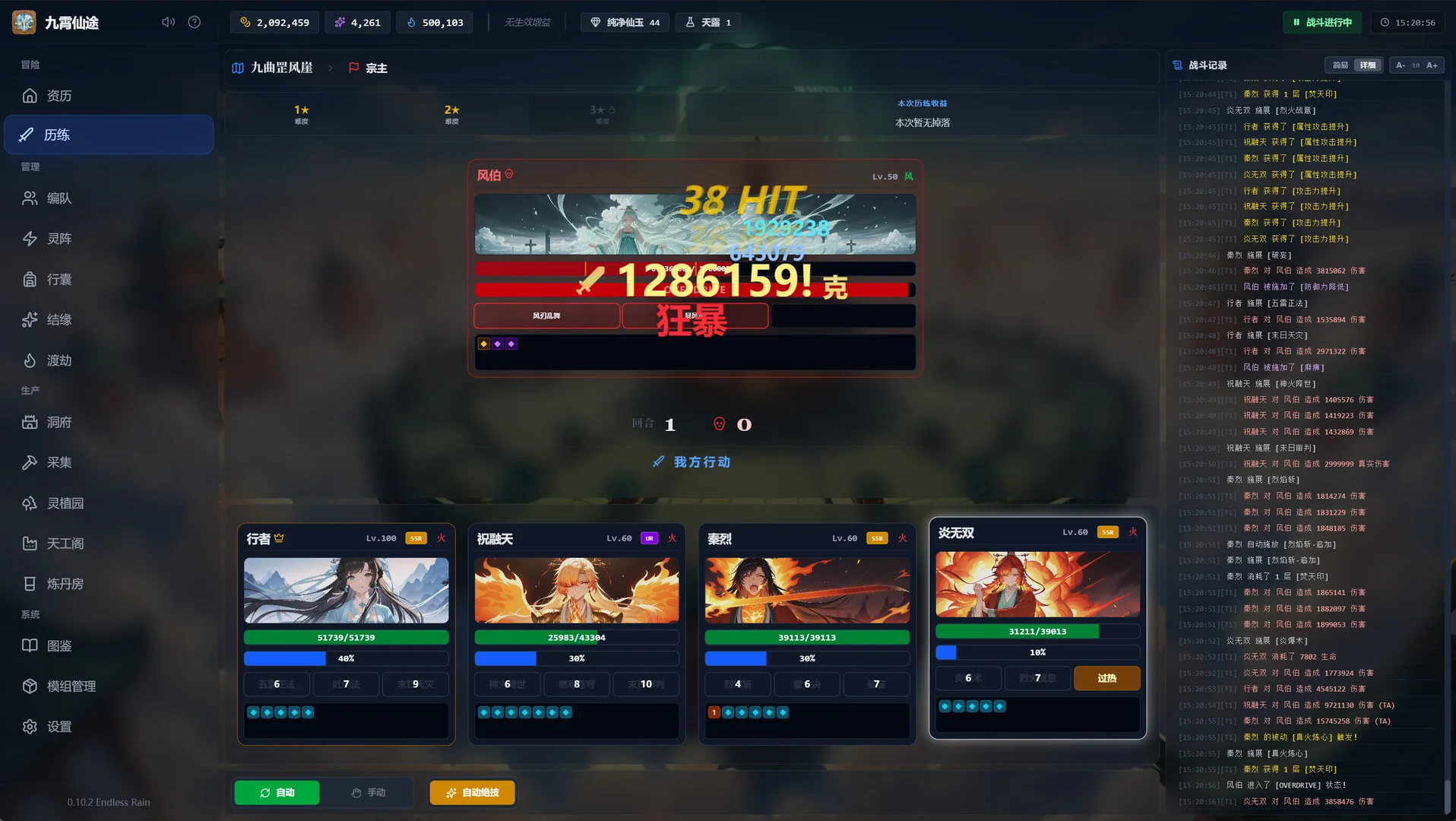Enable 自动绝技 auto ultimate mode

click(471, 792)
